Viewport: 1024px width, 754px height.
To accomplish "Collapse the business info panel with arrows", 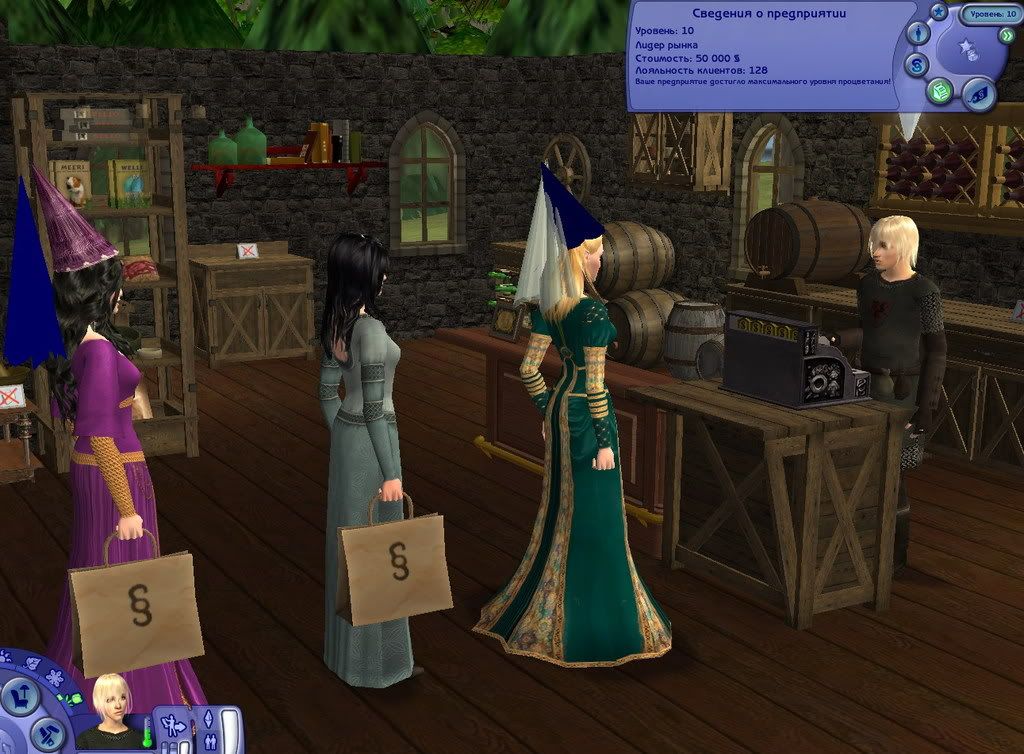I will (x=1005, y=36).
